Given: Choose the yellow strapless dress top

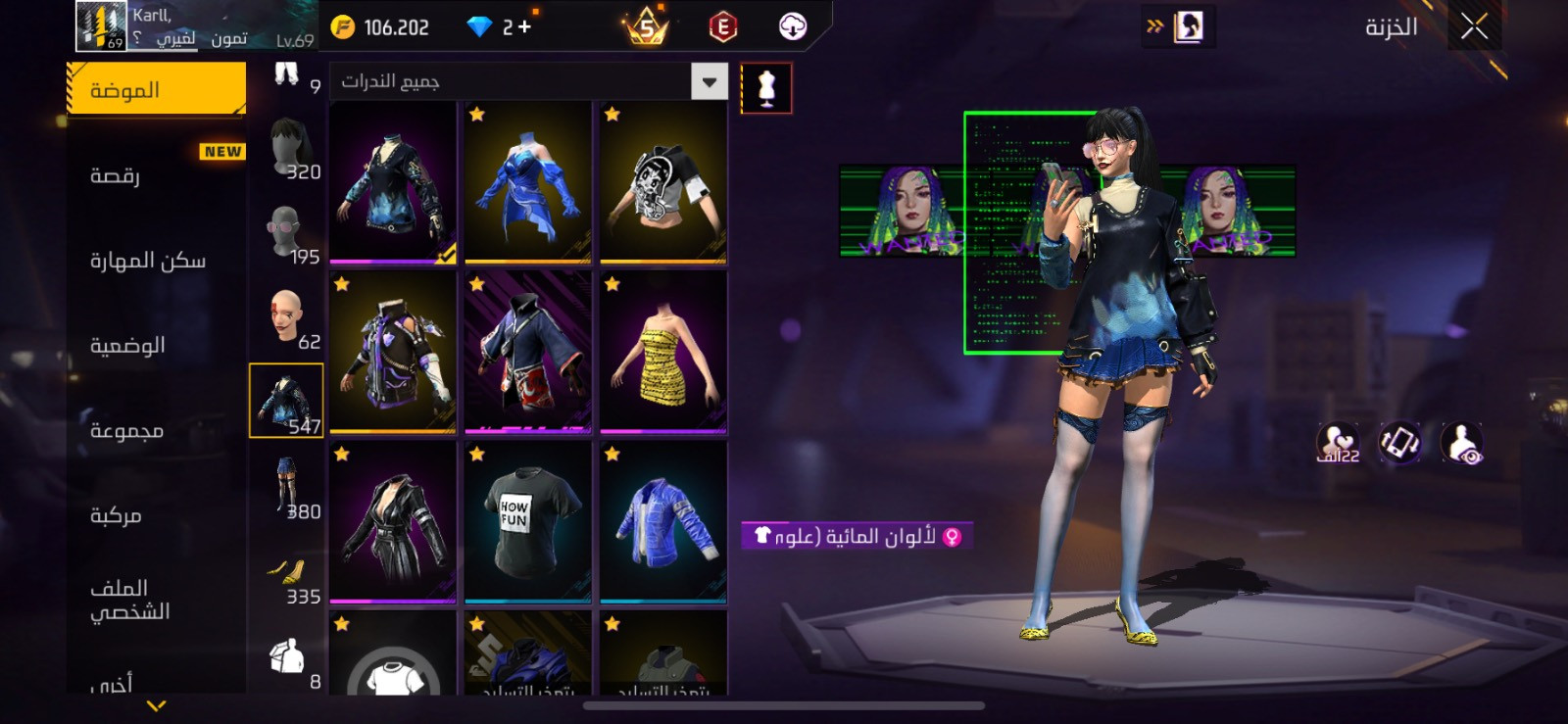Looking at the screenshot, I should click(x=663, y=352).
